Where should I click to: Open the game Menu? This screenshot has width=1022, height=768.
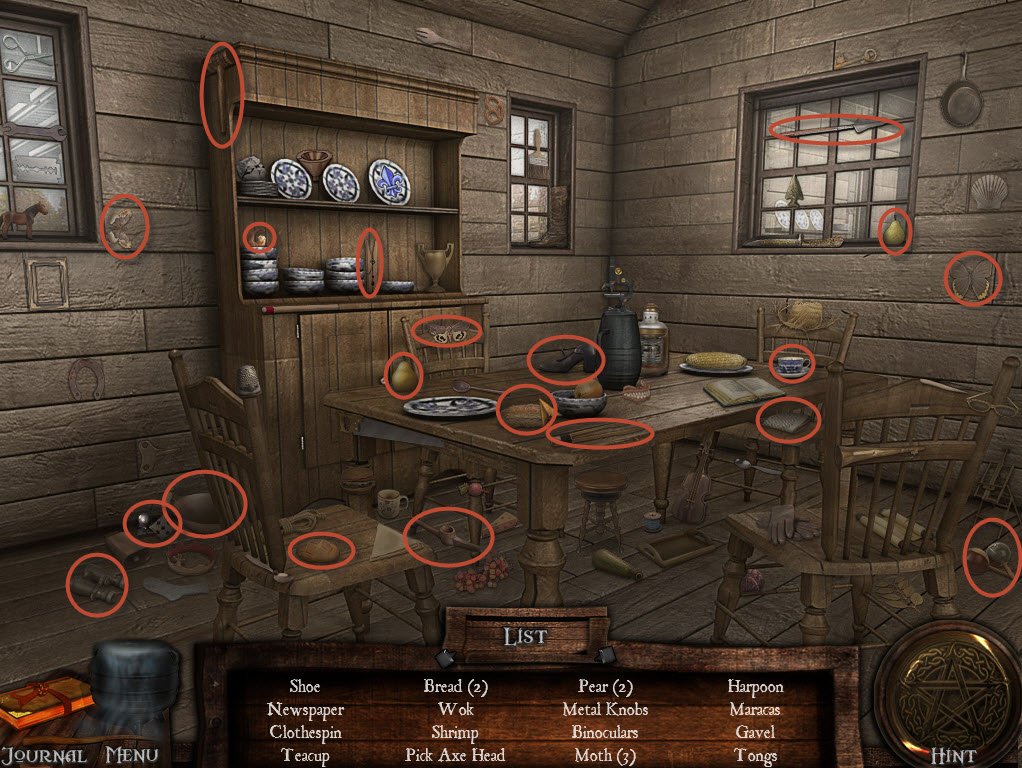coord(132,755)
